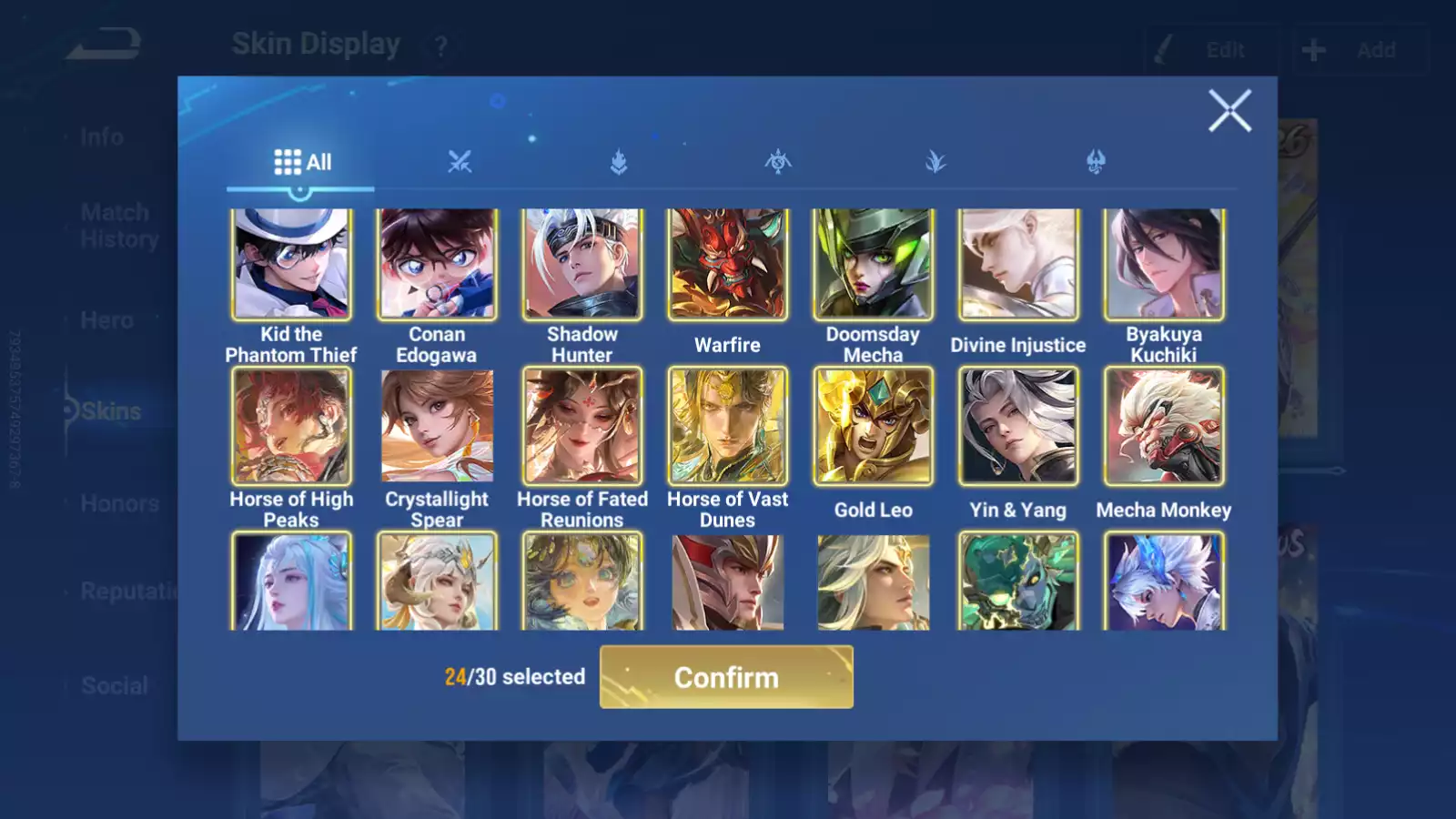
Task: Choose the Doomsday Mecha skin
Action: pyautogui.click(x=873, y=264)
